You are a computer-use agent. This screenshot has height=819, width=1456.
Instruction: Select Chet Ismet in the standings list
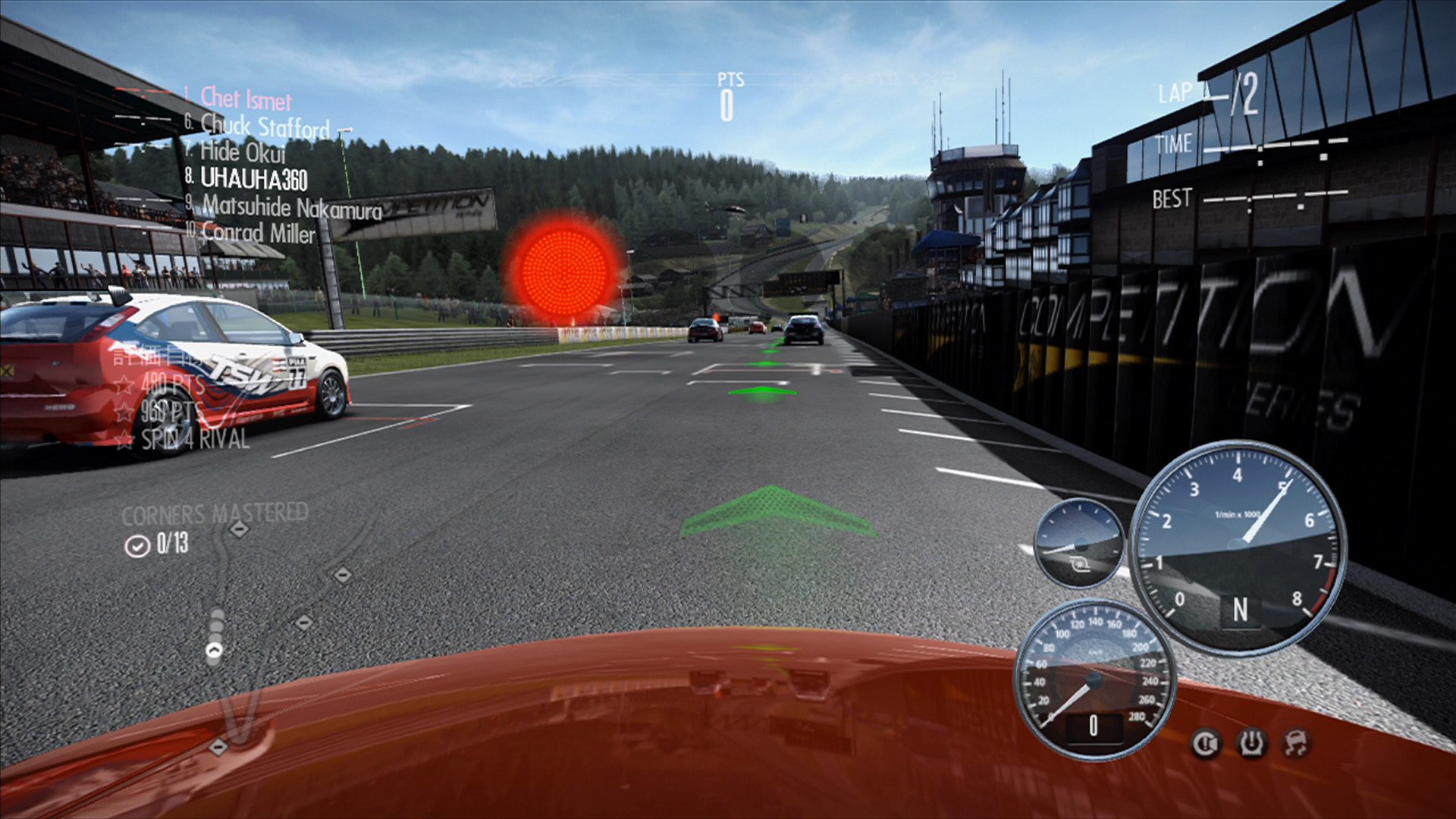[x=245, y=99]
